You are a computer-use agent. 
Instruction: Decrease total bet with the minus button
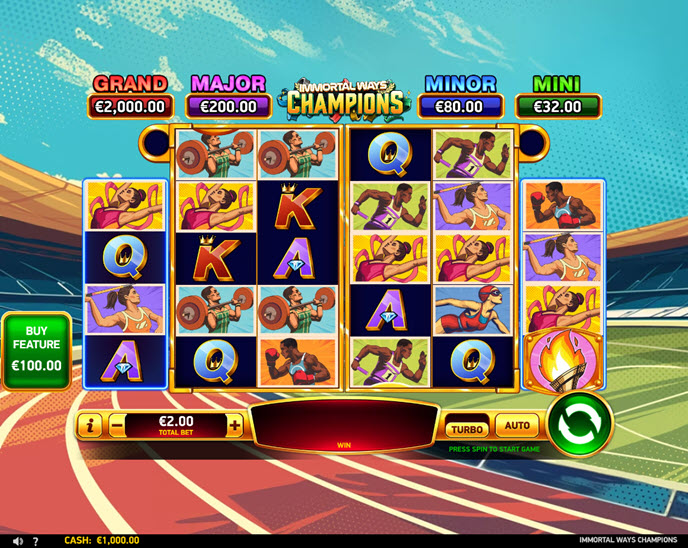coord(117,425)
